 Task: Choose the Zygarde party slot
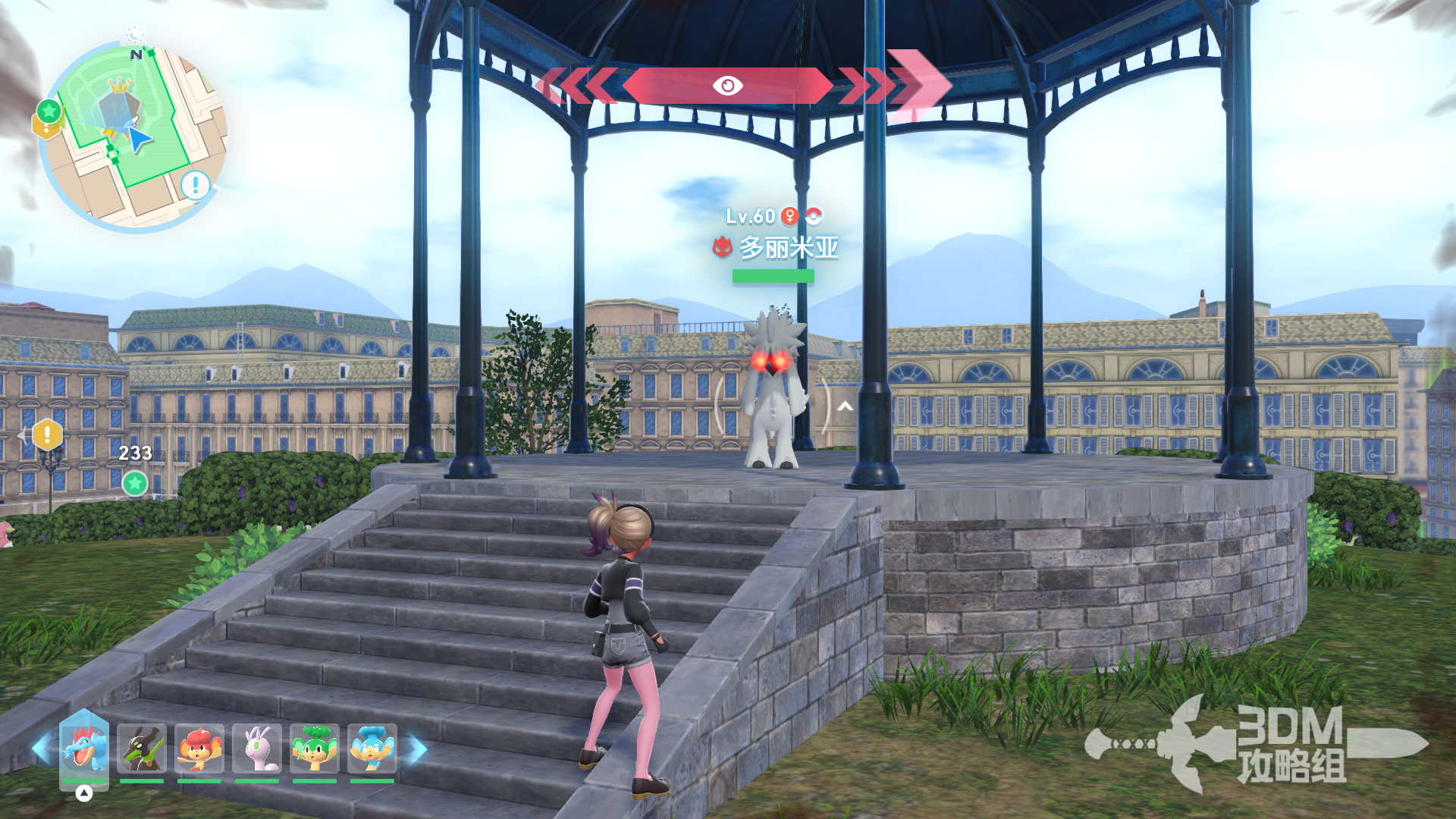[142, 748]
